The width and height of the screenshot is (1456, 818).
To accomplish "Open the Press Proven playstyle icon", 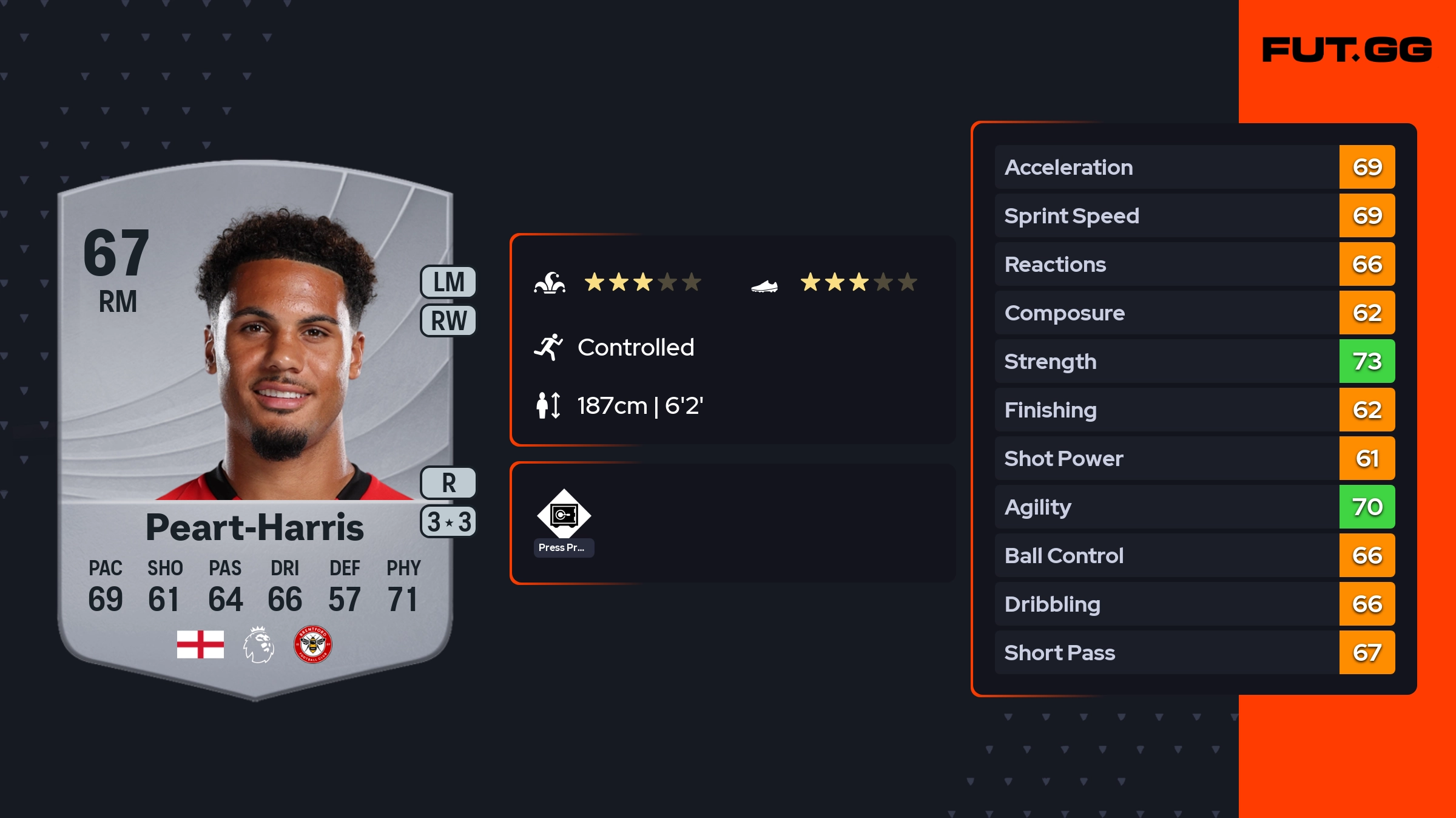I will pyautogui.click(x=564, y=516).
